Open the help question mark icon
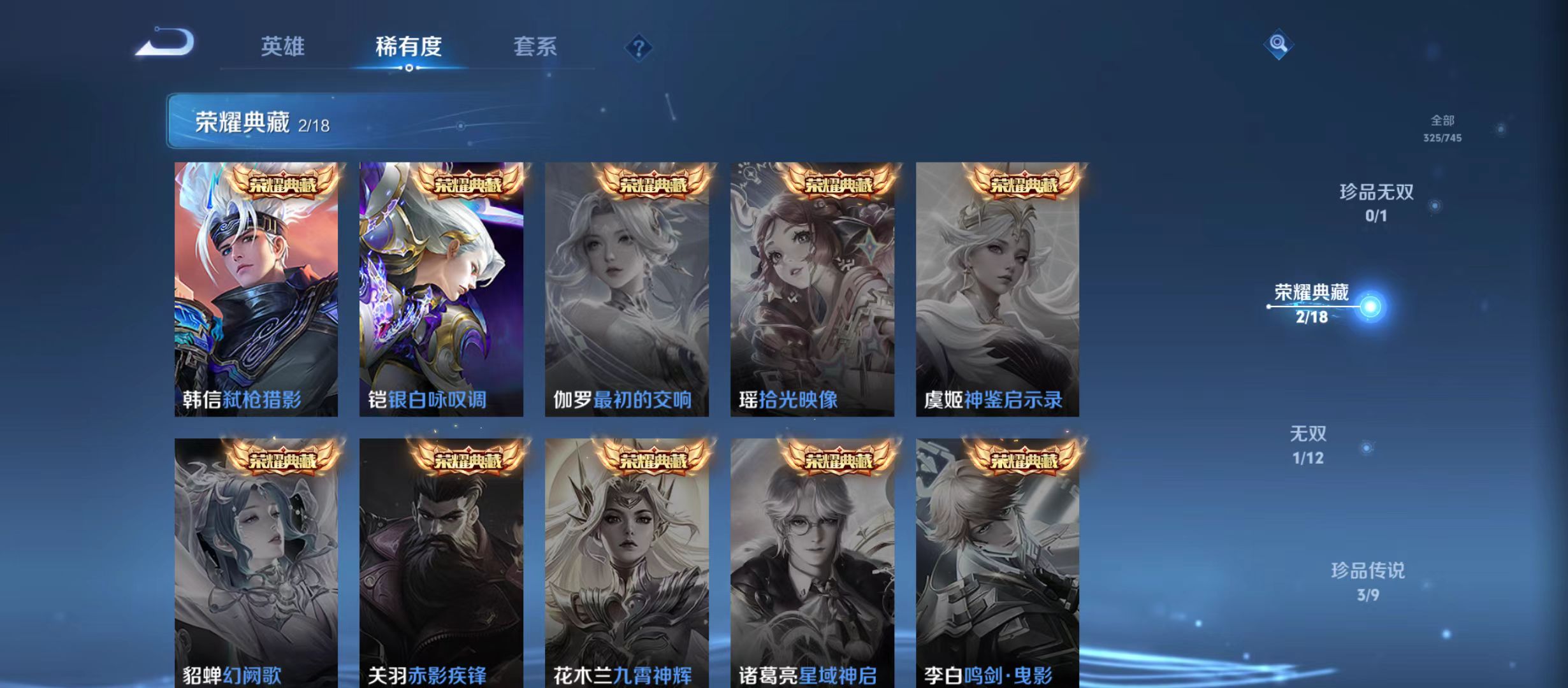This screenshot has width=1568, height=688. 639,48
